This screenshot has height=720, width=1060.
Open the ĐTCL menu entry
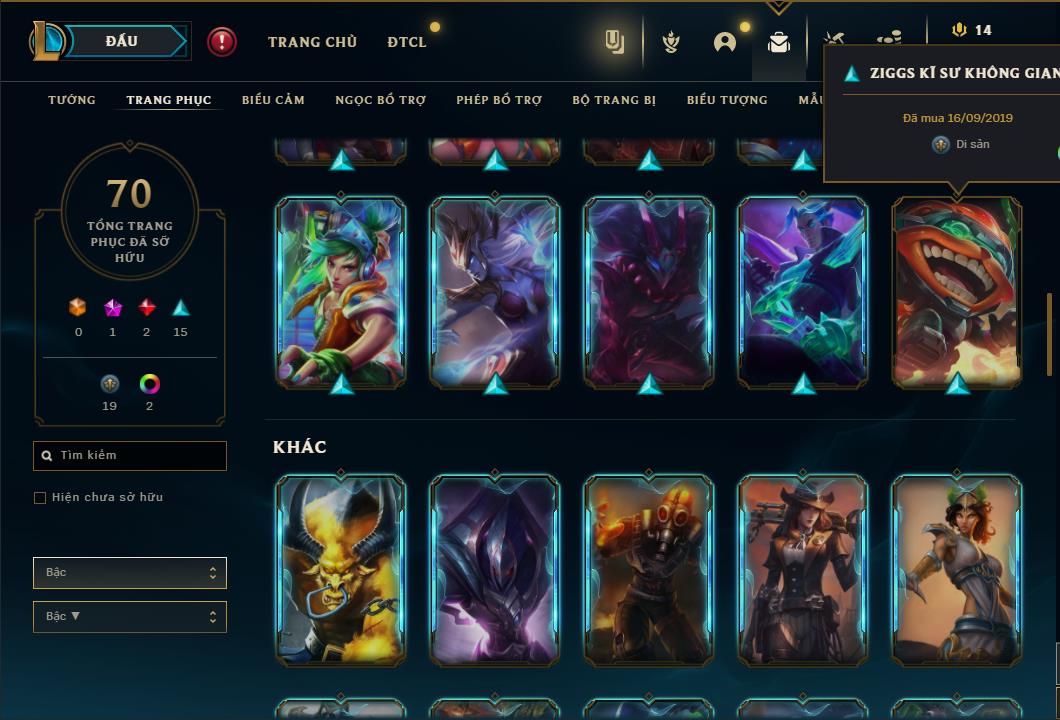click(x=407, y=42)
